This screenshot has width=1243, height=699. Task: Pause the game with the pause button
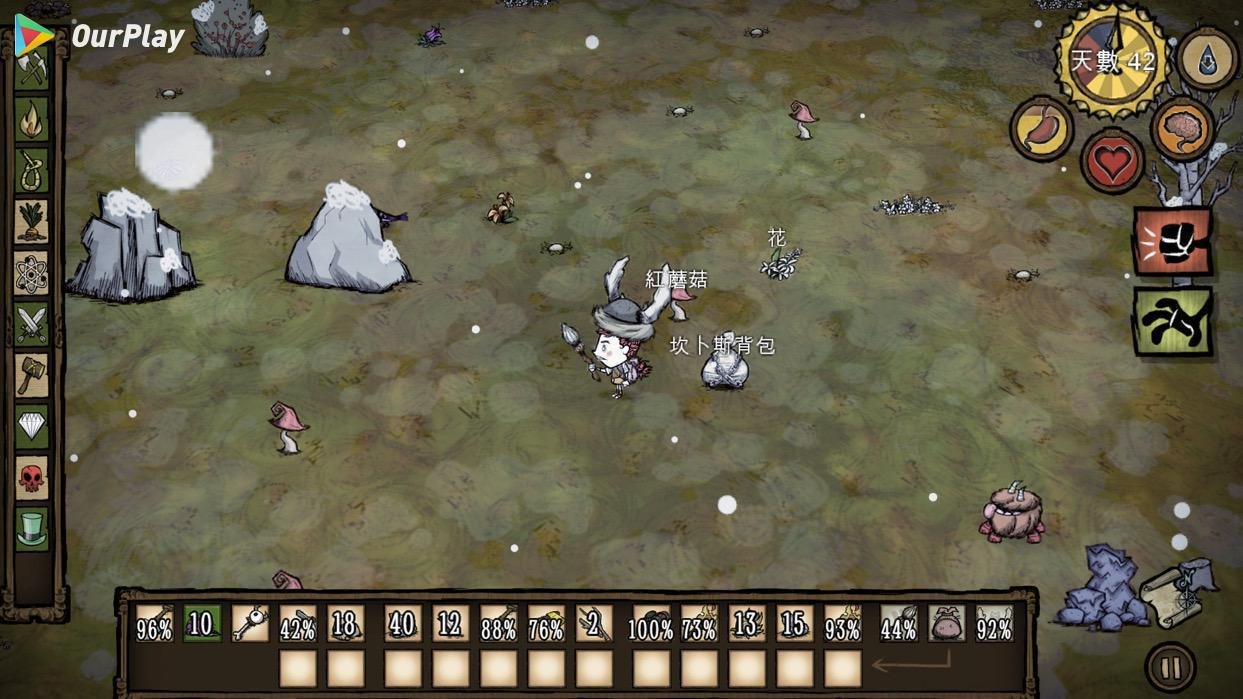pyautogui.click(x=1170, y=667)
